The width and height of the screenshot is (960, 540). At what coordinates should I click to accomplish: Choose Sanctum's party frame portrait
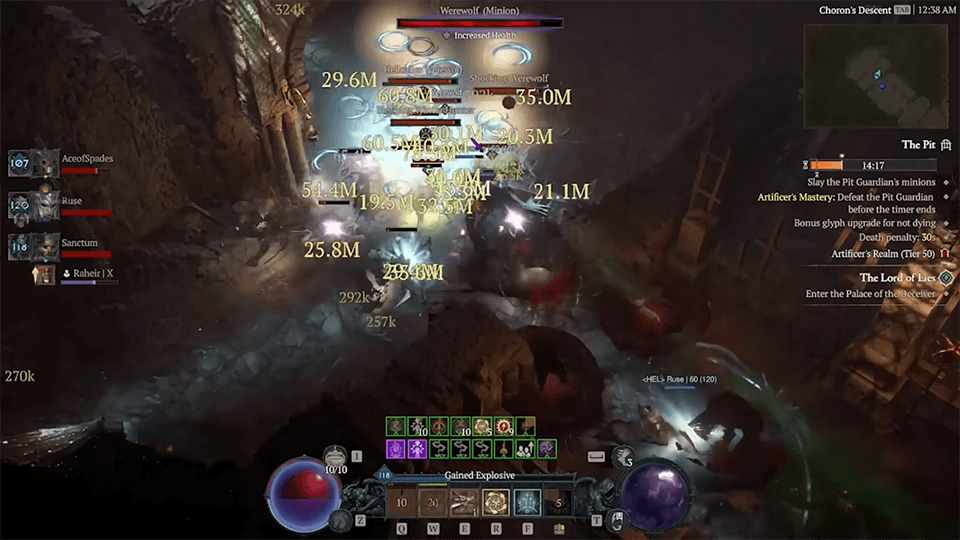(46, 246)
